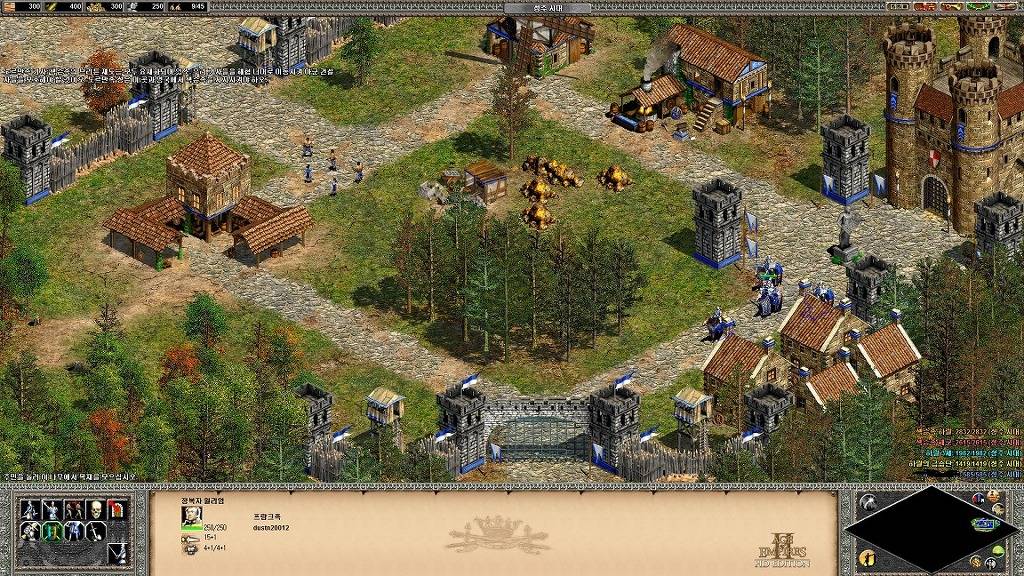This screenshot has width=1024, height=576.
Task: Click the skull delete-unit command icon
Action: click(95, 509)
